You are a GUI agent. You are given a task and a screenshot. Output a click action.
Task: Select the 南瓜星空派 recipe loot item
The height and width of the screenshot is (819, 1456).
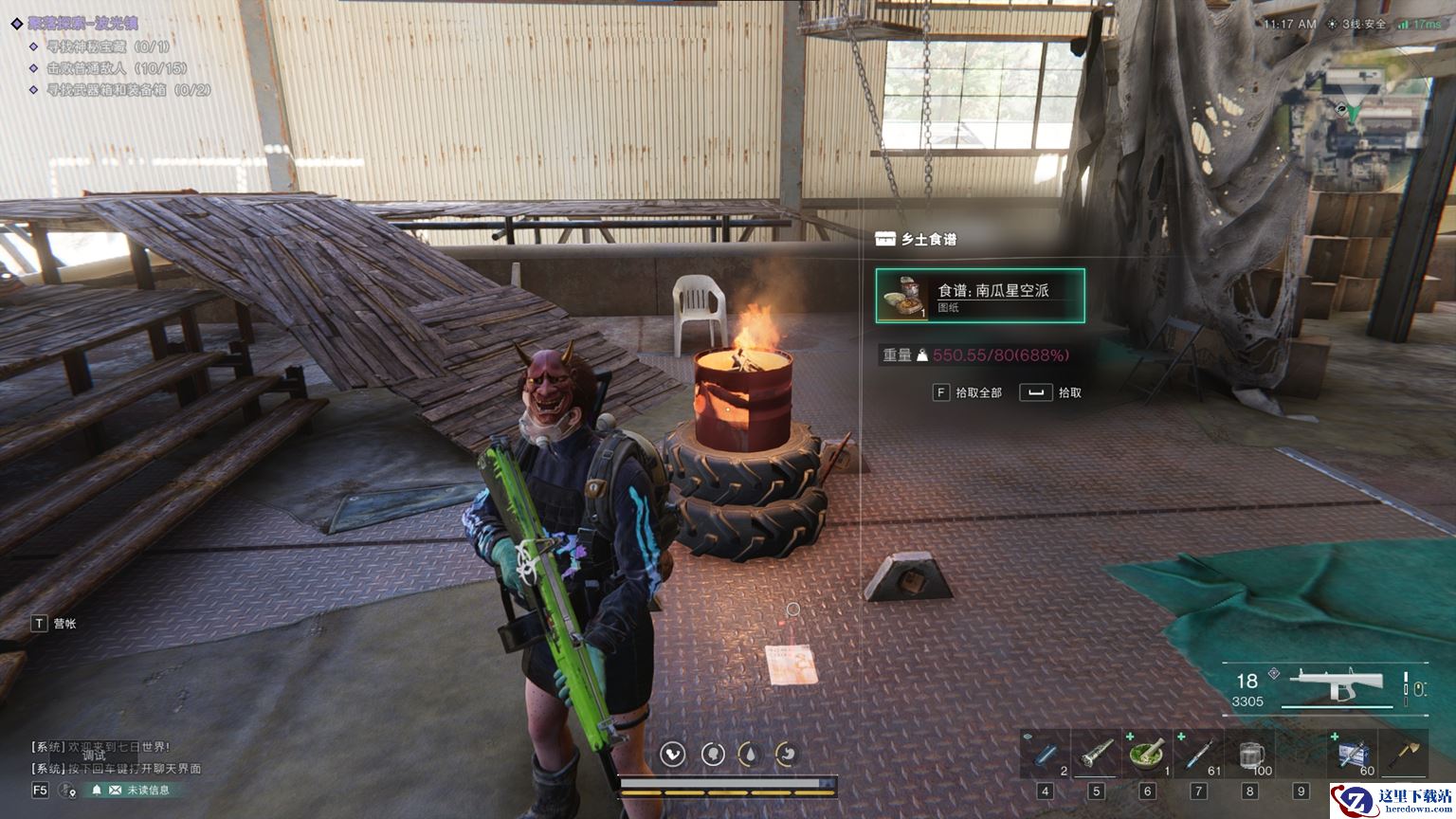click(x=980, y=296)
